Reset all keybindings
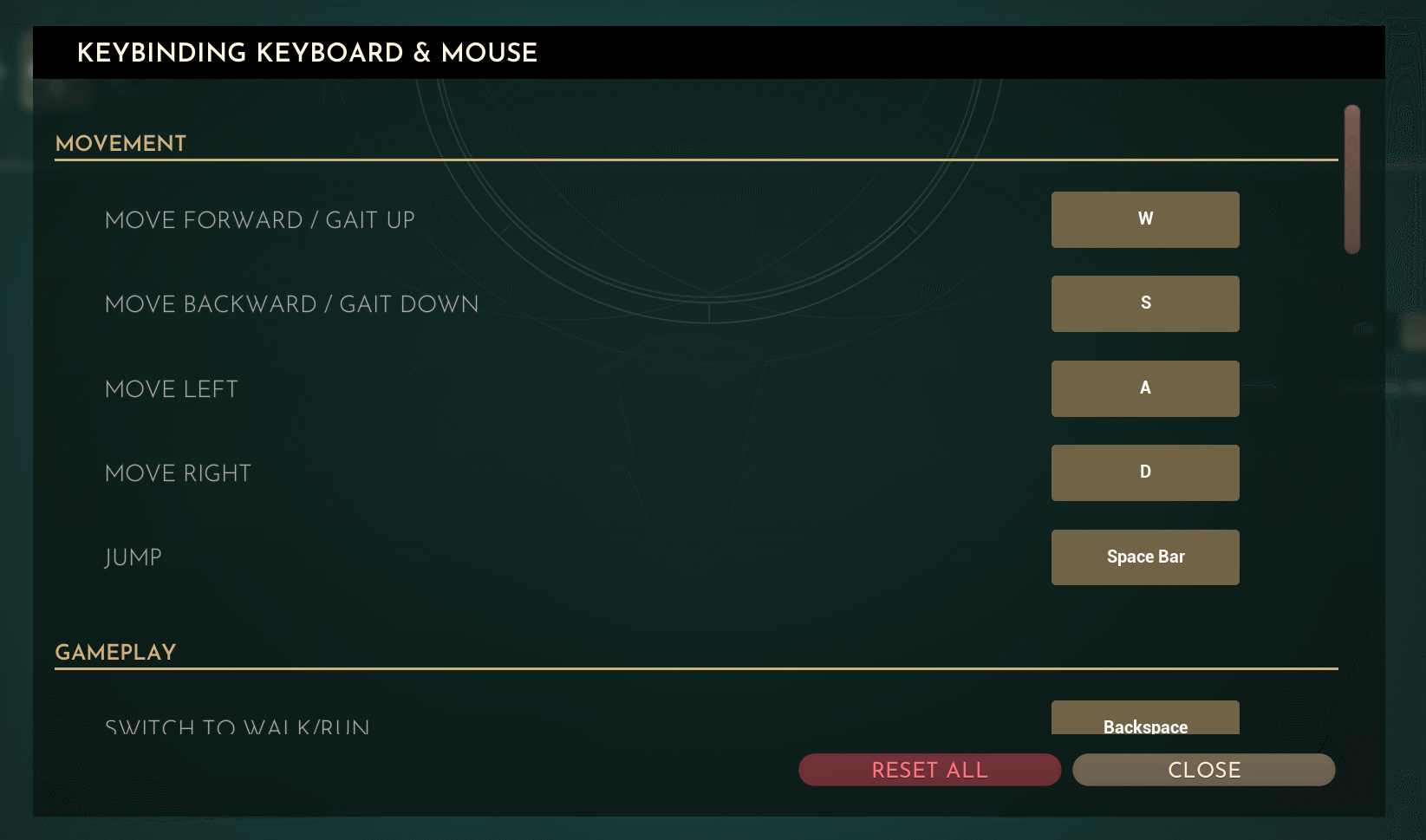Image resolution: width=1426 pixels, height=840 pixels. [929, 770]
